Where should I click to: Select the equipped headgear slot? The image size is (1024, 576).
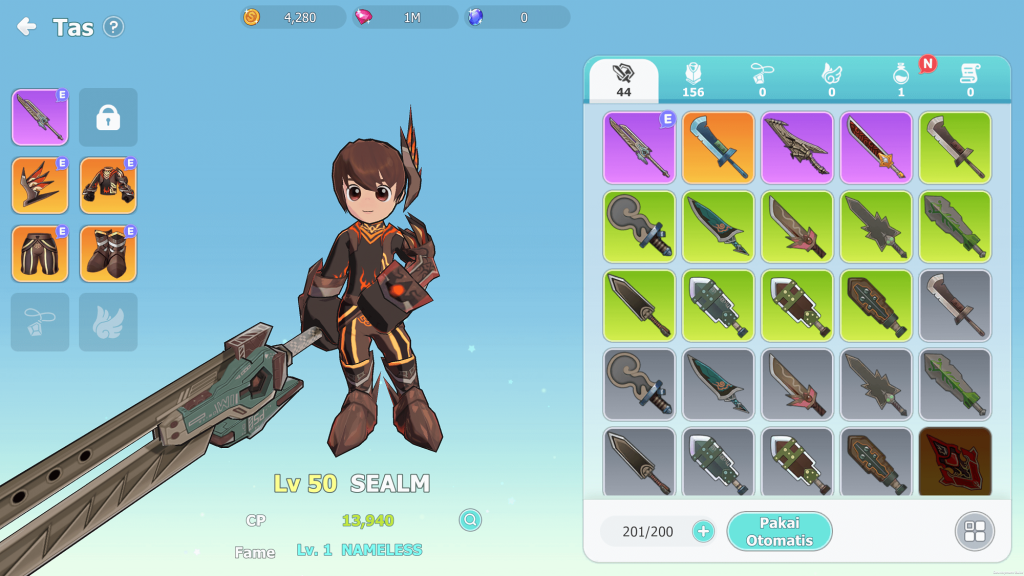point(40,185)
